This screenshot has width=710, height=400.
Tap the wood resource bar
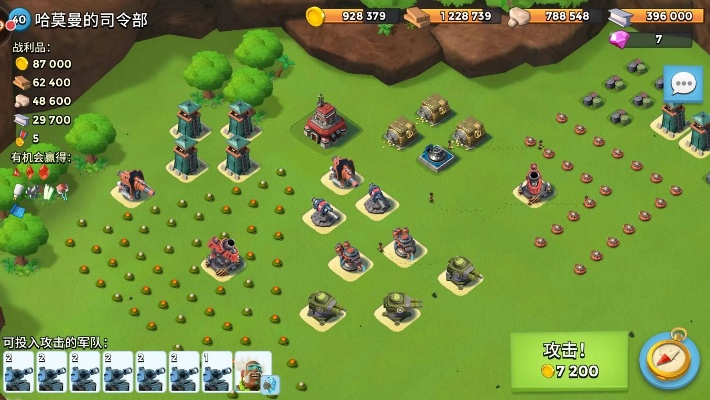(x=454, y=16)
